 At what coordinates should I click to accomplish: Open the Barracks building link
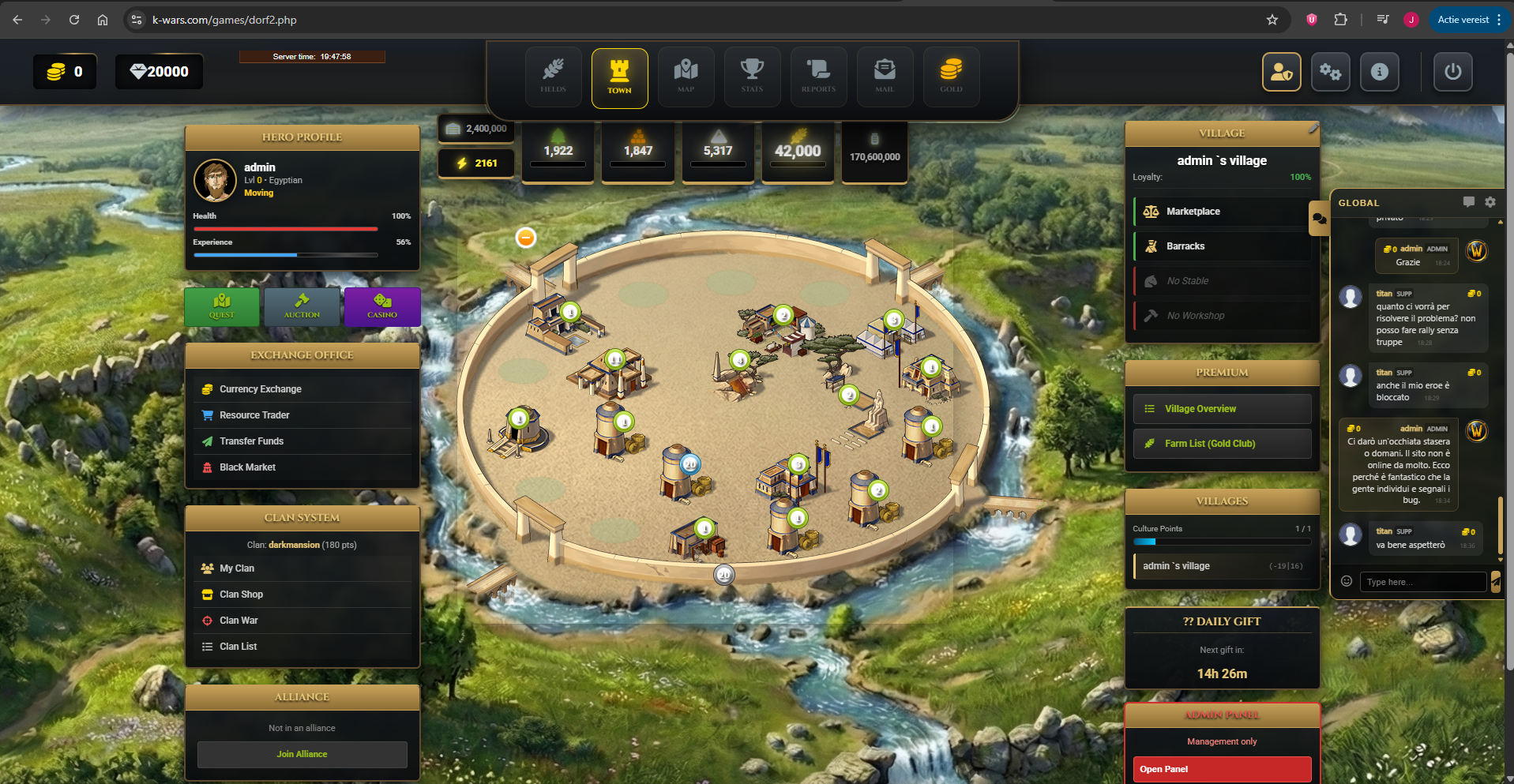1185,246
